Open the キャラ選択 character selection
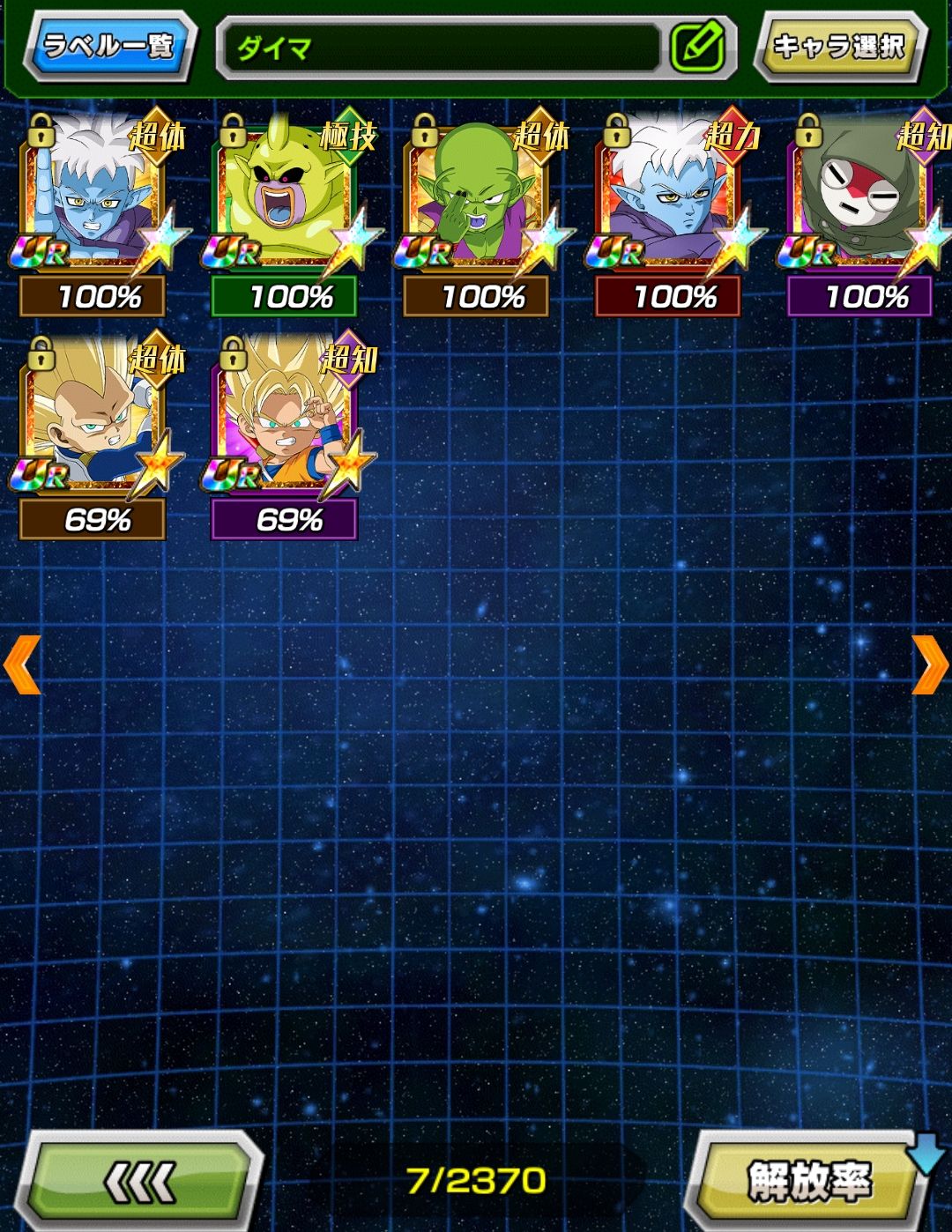This screenshot has width=952, height=1232. (x=838, y=46)
